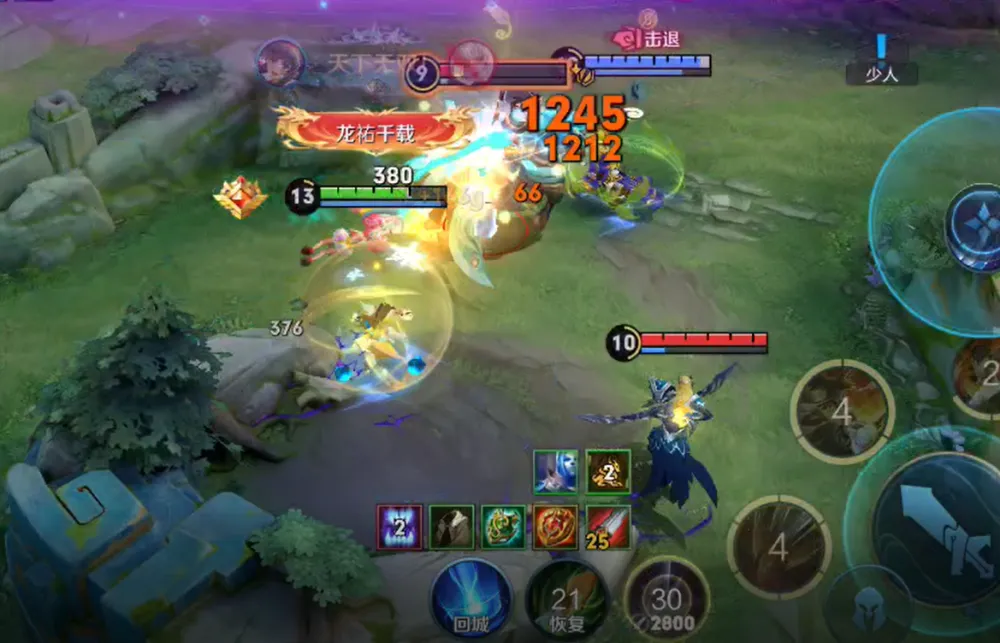
Task: Select the red-gold orb item icon
Action: [555, 527]
